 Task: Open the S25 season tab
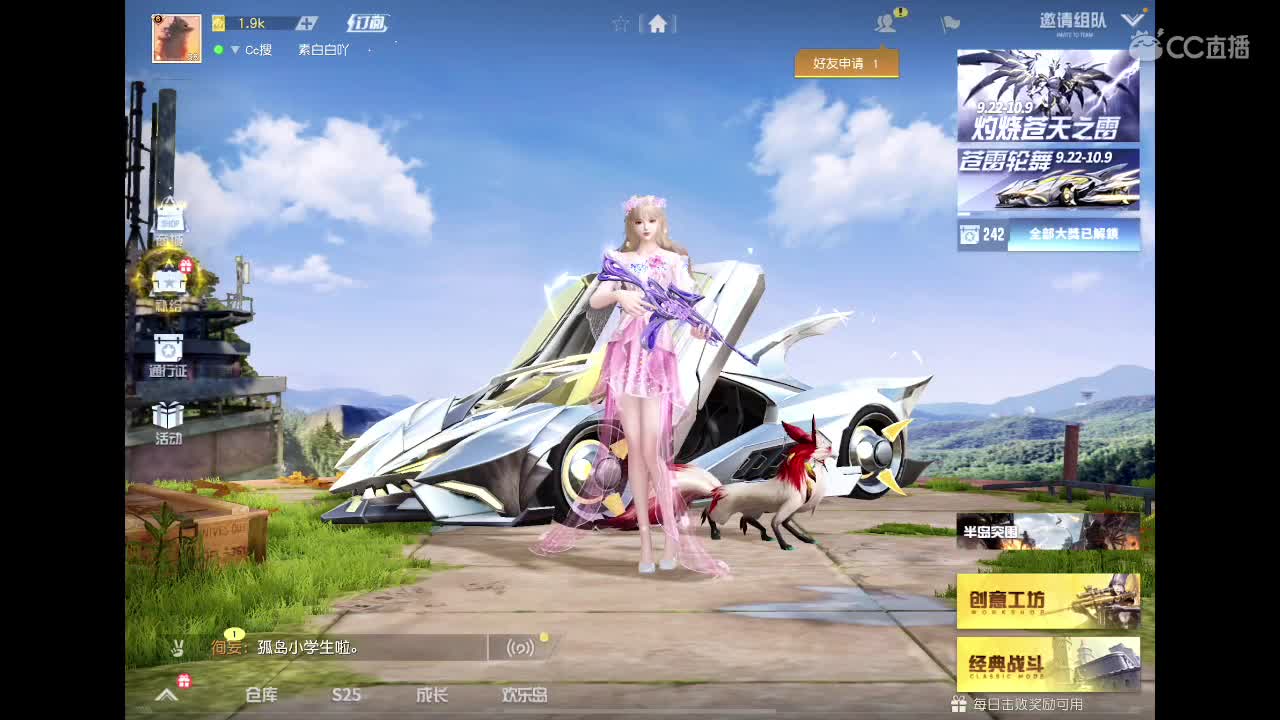345,697
